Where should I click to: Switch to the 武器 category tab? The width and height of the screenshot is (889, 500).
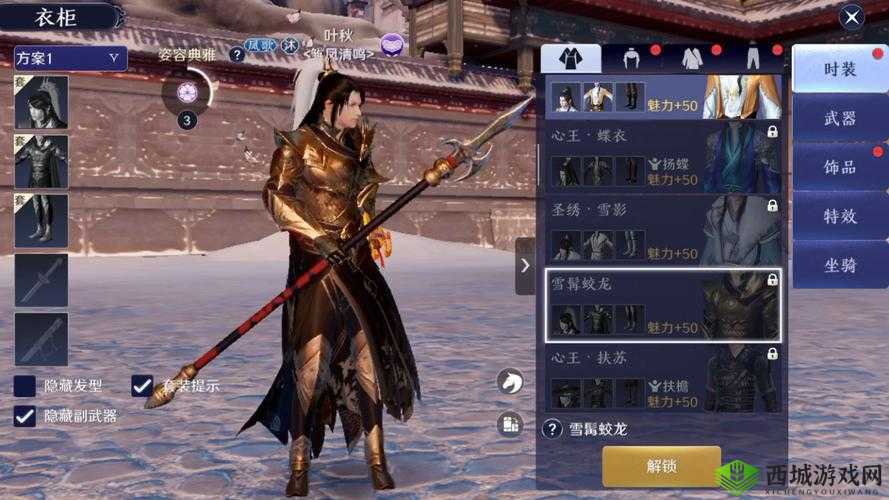click(x=839, y=118)
